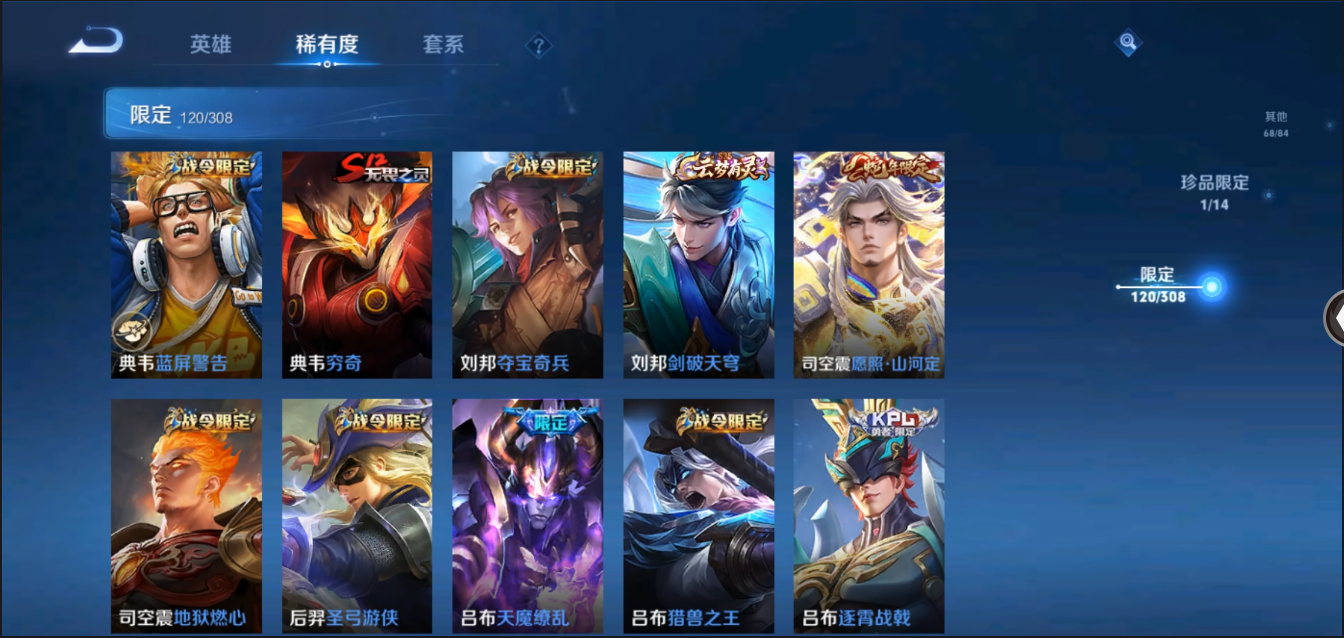Choose the 吕布 逐霄战戟 skin card
Screen dimensions: 1344x638
[869, 515]
